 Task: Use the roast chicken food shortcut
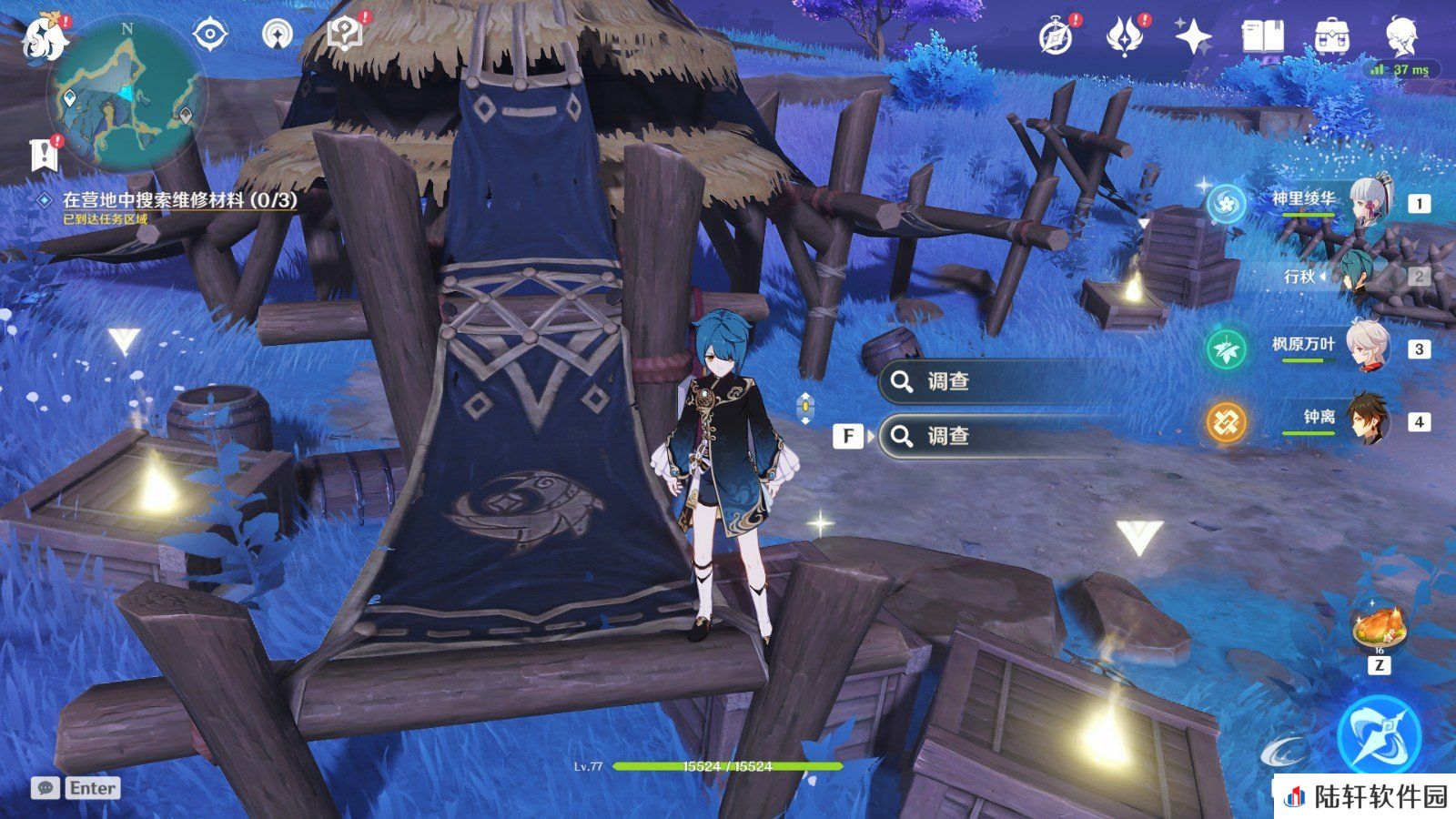click(x=1380, y=627)
